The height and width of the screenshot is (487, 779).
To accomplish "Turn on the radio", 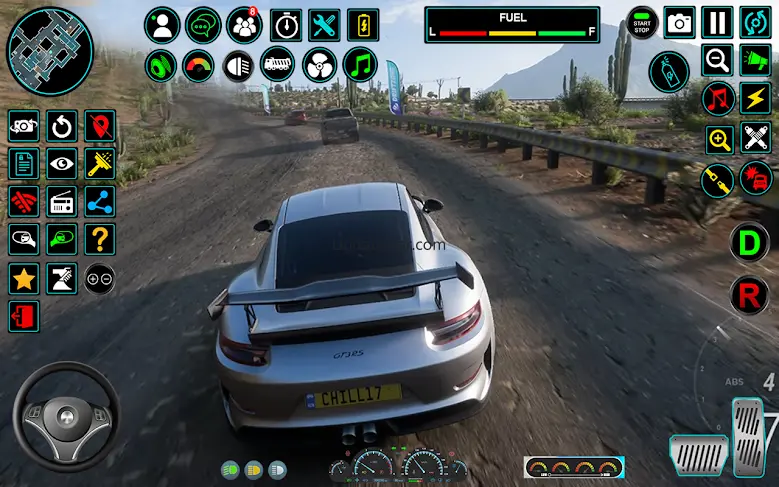I will [62, 201].
